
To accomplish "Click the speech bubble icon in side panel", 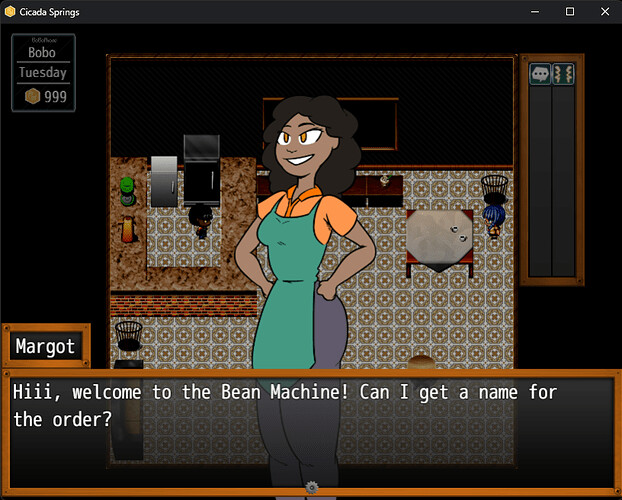I will pyautogui.click(x=540, y=74).
